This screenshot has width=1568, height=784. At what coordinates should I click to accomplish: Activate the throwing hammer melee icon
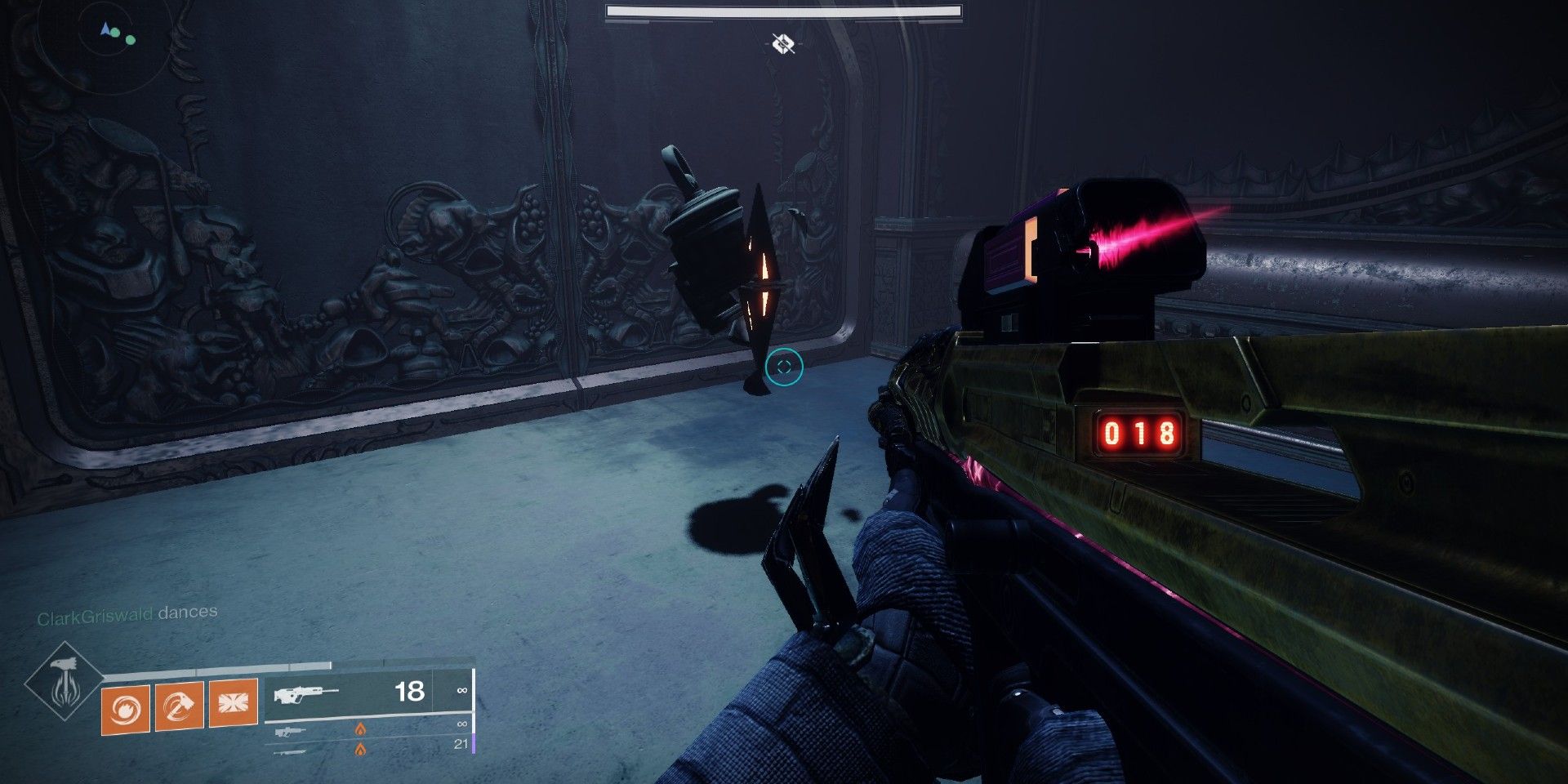click(179, 707)
